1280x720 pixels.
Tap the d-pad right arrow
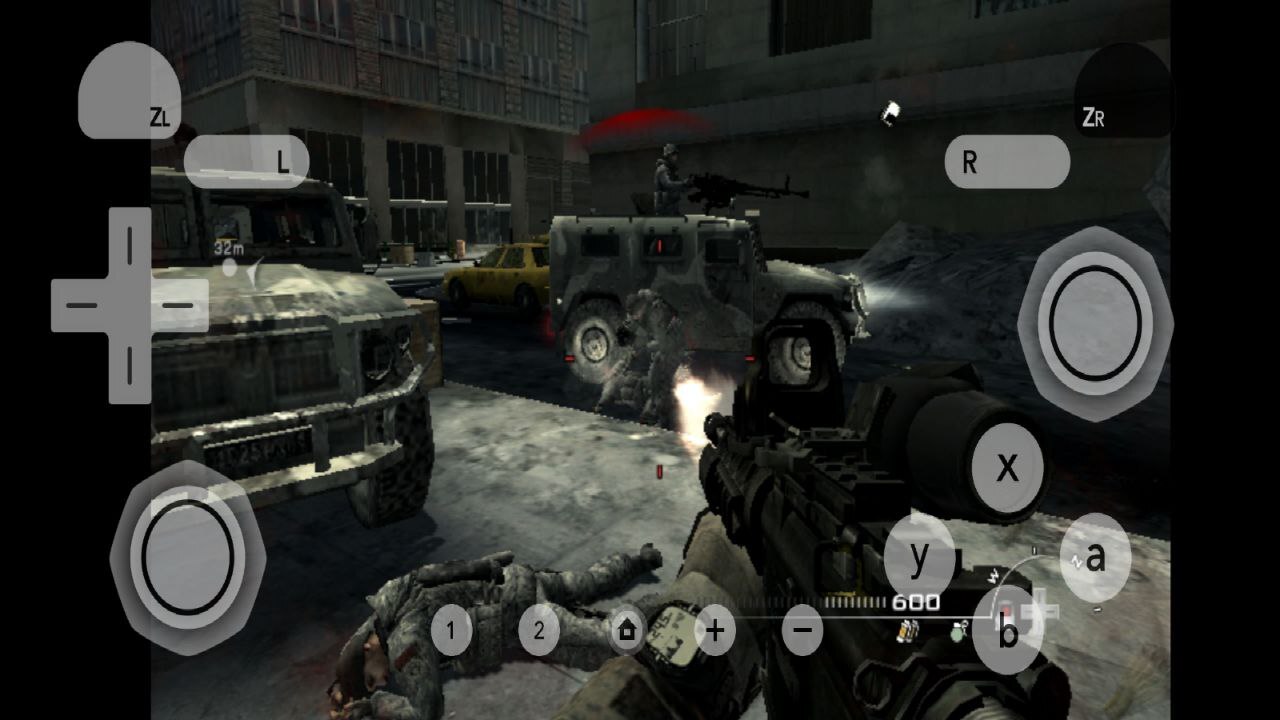click(x=178, y=304)
